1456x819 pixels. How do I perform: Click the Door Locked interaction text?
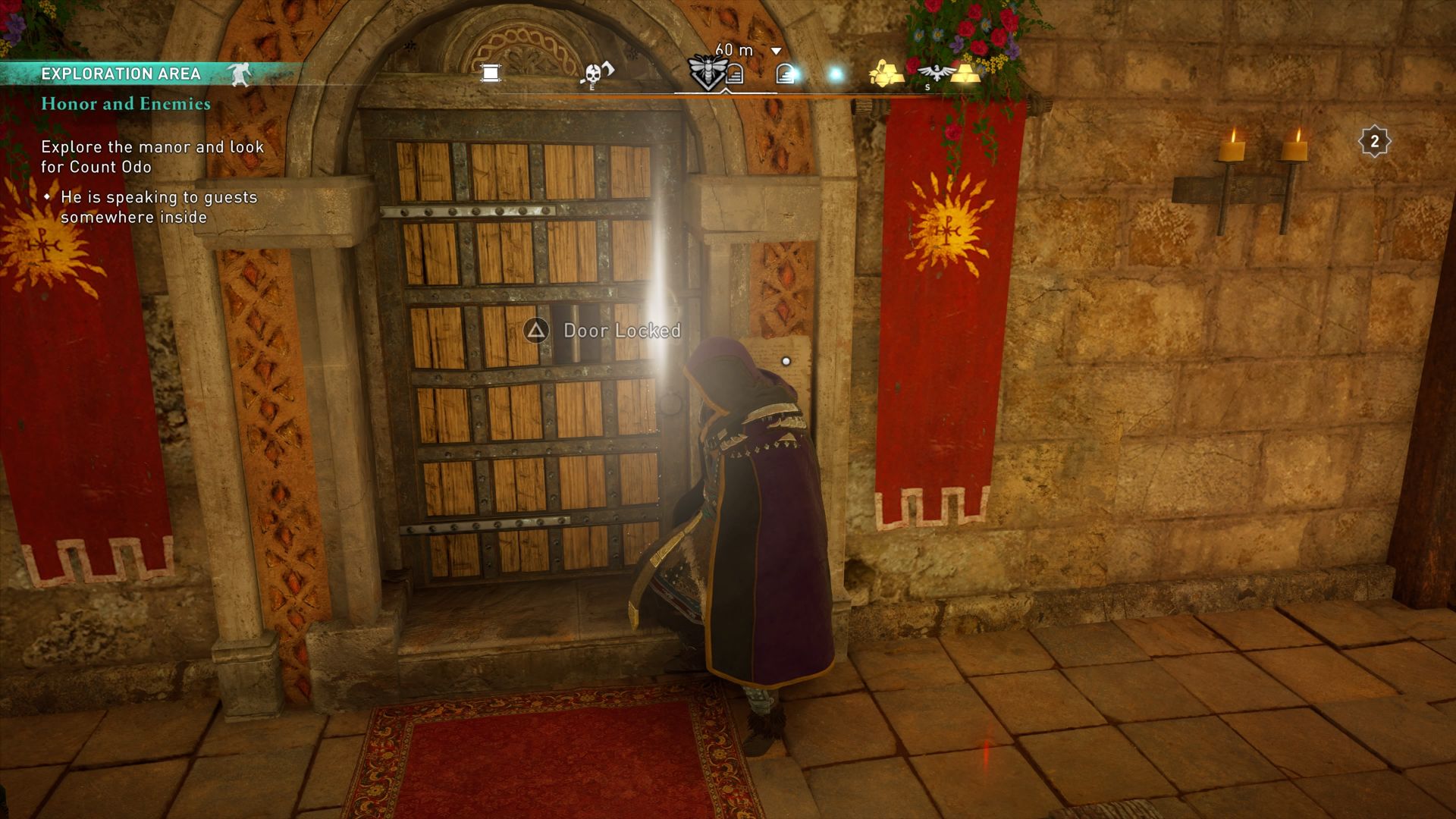point(622,331)
